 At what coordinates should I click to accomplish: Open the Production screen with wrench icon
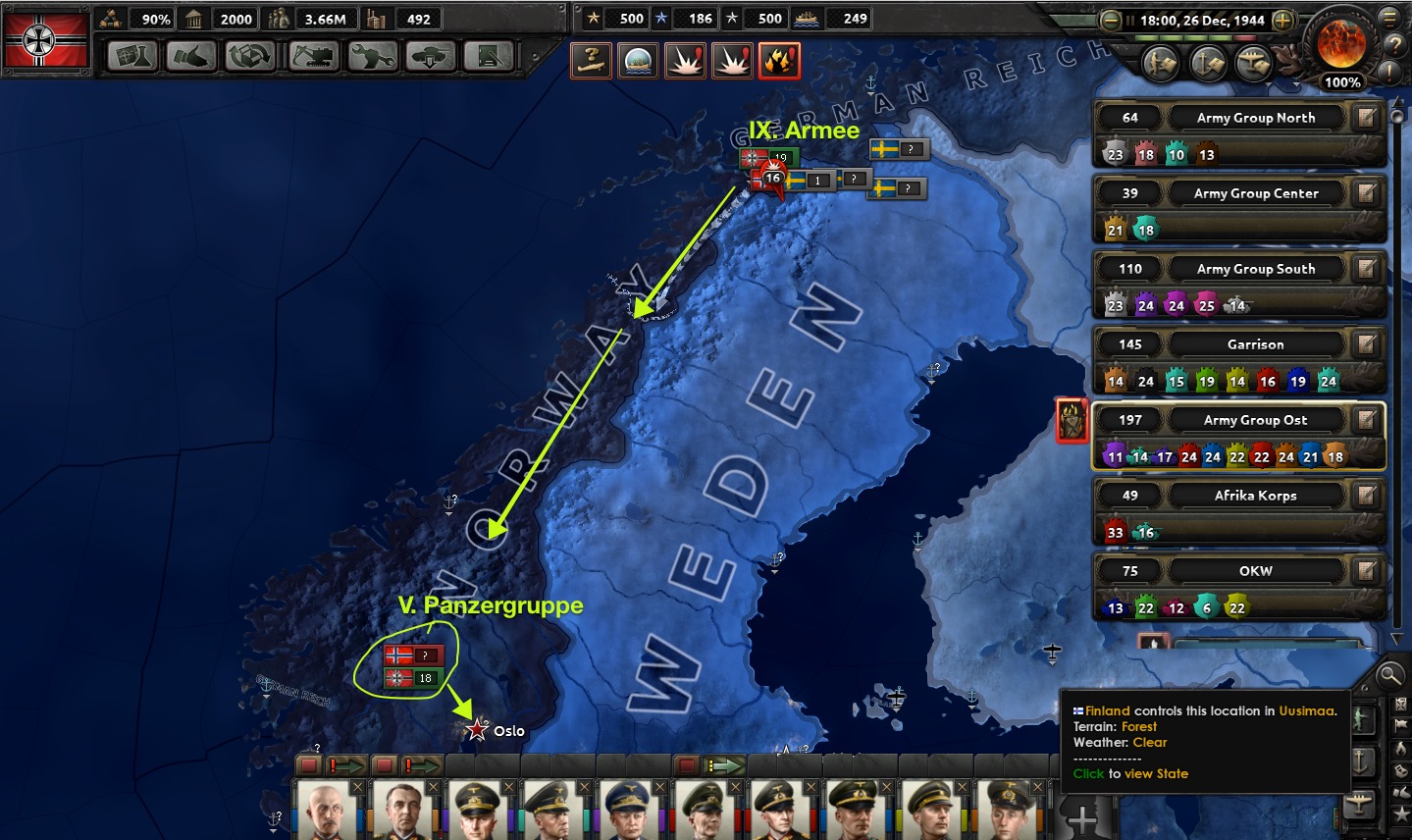(x=372, y=57)
